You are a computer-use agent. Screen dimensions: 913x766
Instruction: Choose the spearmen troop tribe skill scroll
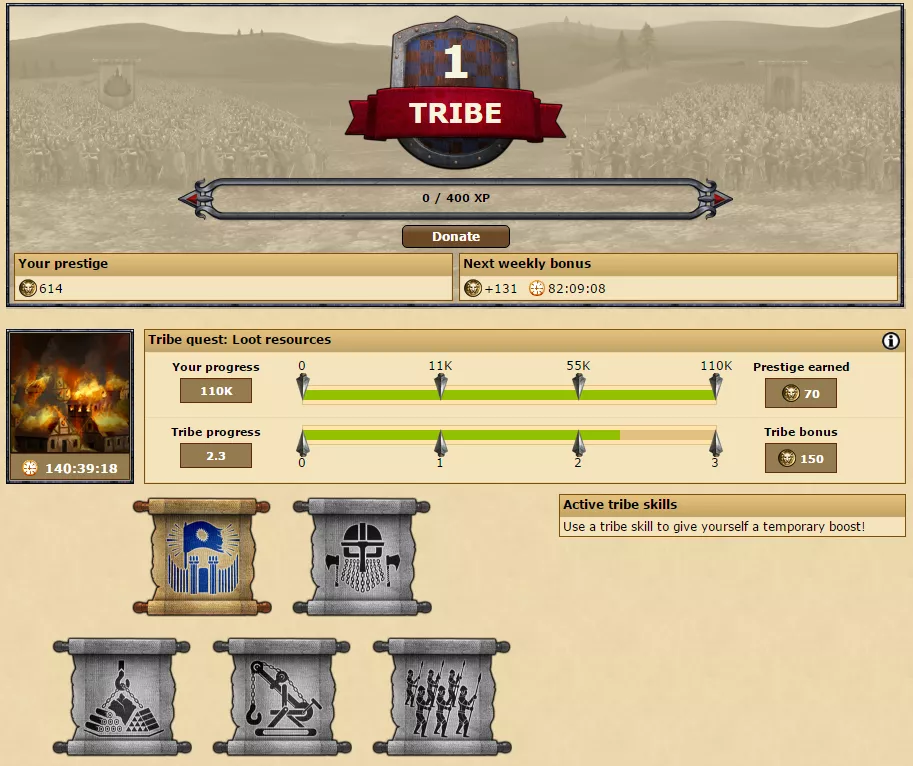point(442,697)
